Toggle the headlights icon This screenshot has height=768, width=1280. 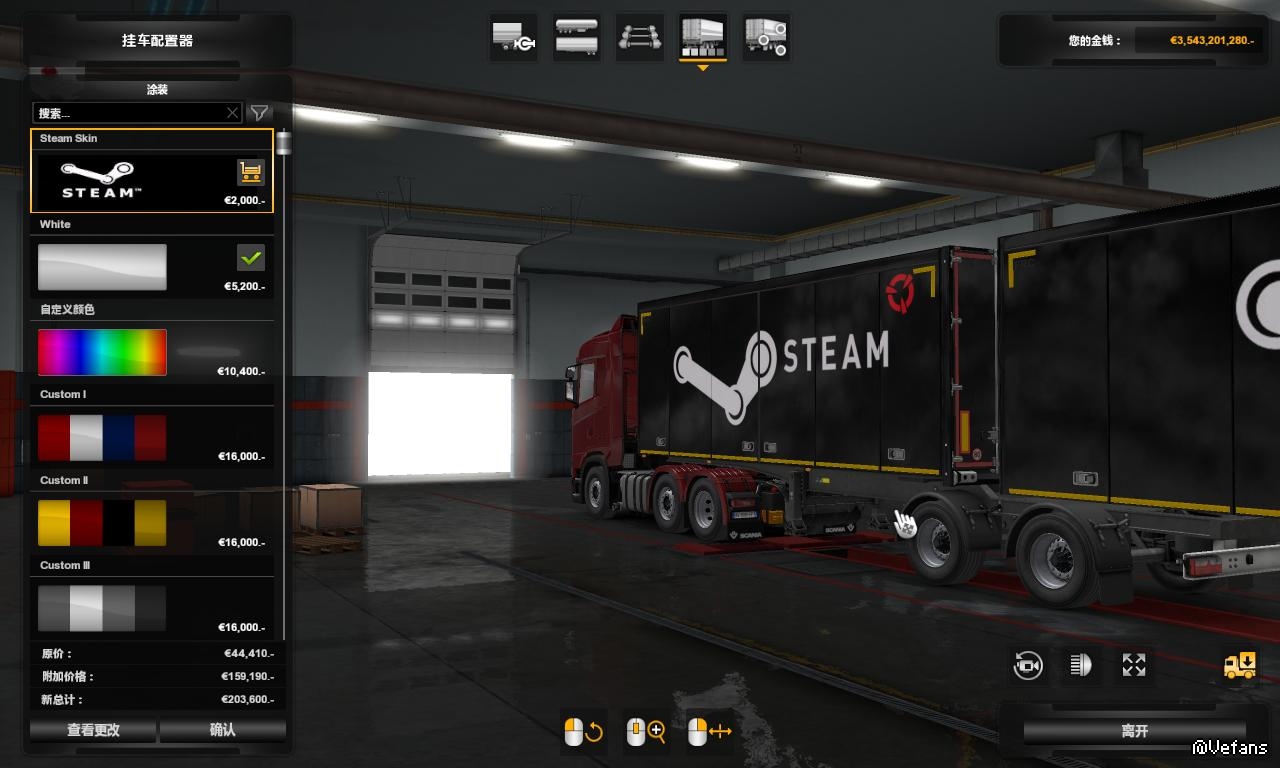click(x=1081, y=665)
